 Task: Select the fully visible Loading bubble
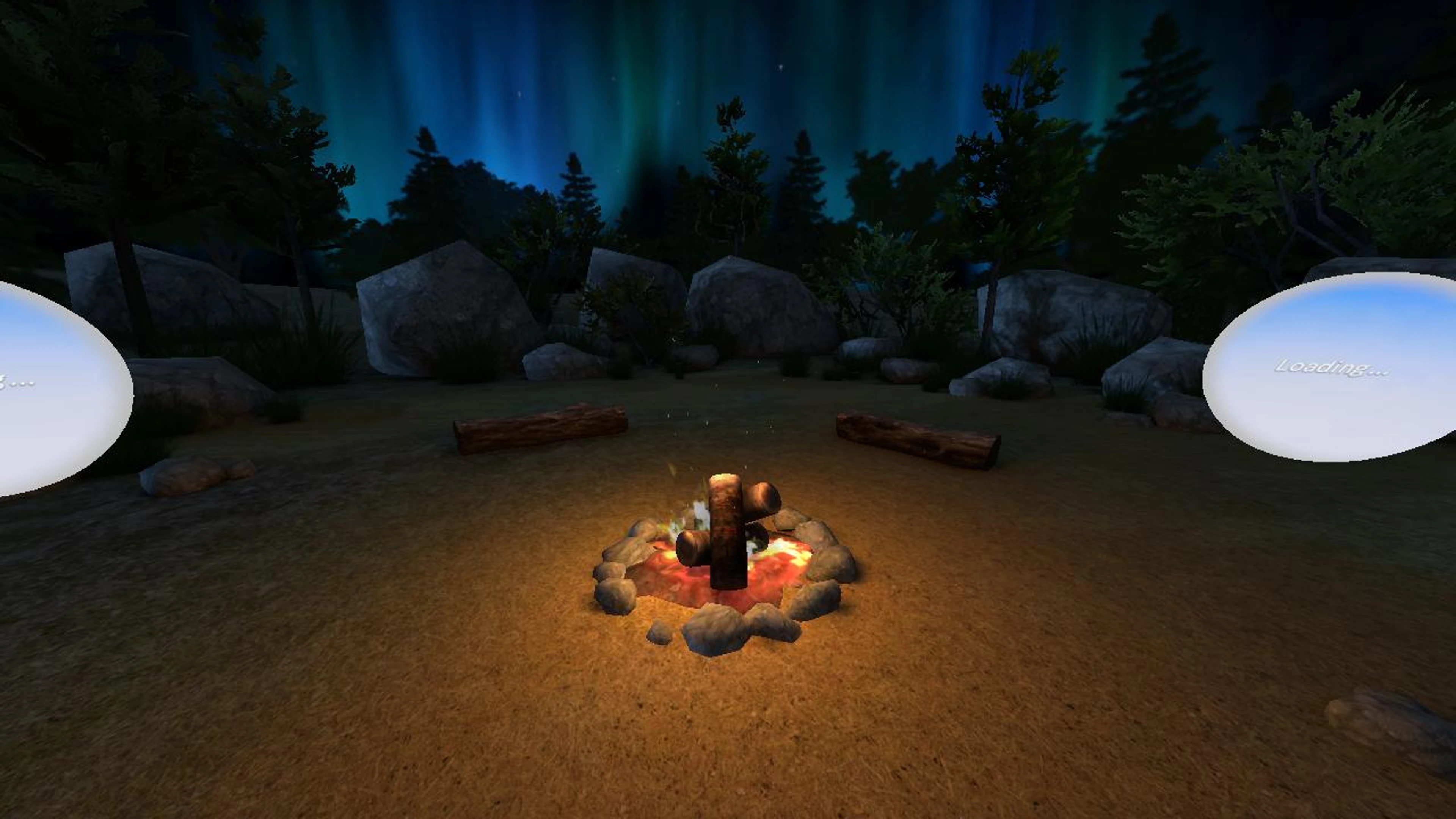point(1332,367)
